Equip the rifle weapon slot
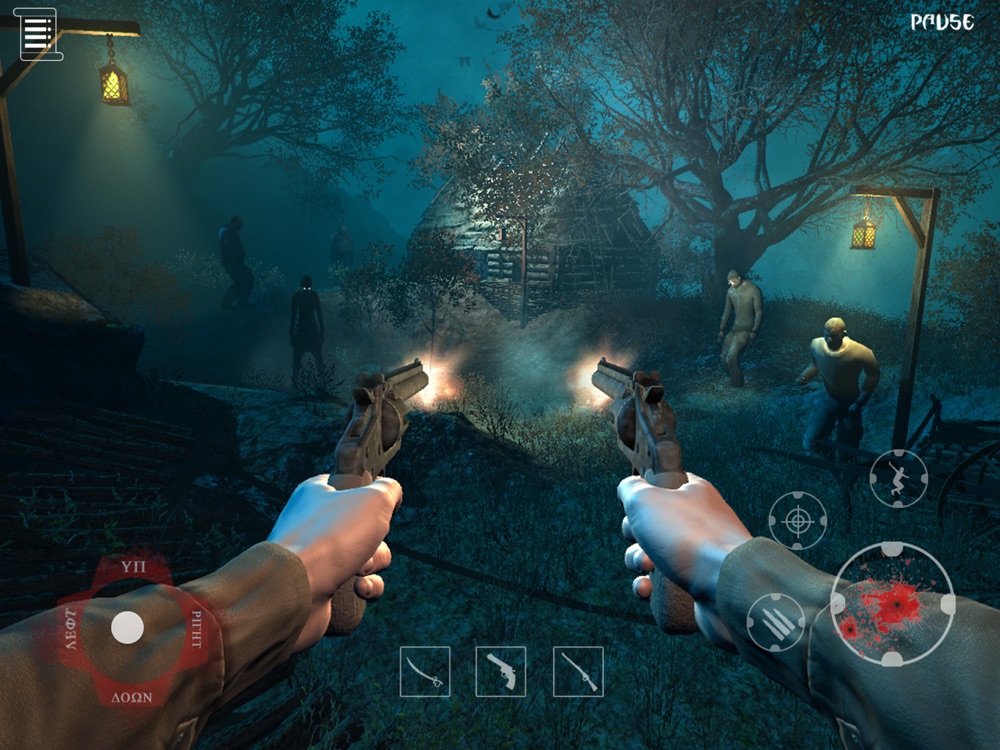Screen dimensions: 1000x750 [x=578, y=671]
